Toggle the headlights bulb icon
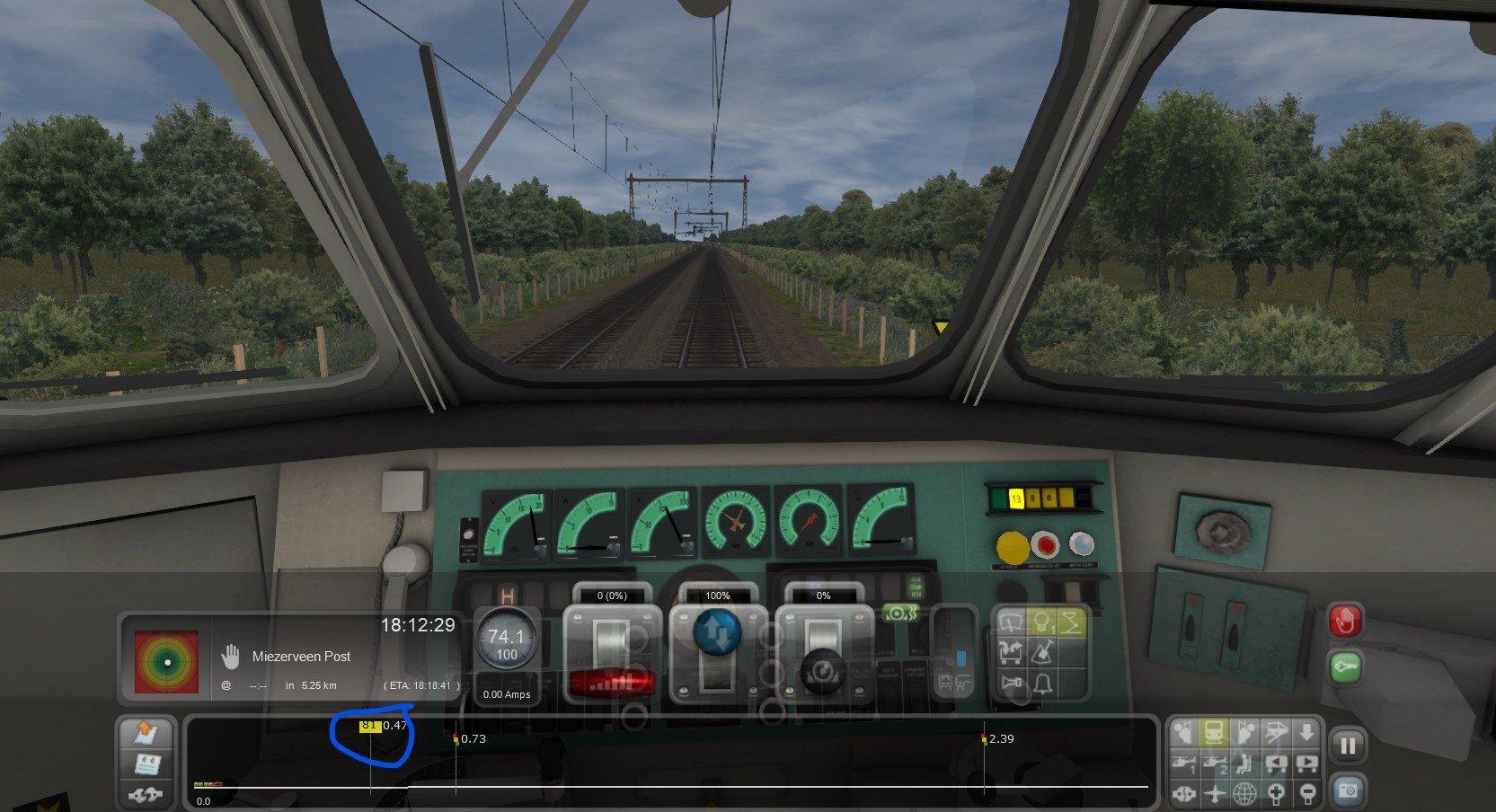1496x812 pixels. [x=1042, y=622]
